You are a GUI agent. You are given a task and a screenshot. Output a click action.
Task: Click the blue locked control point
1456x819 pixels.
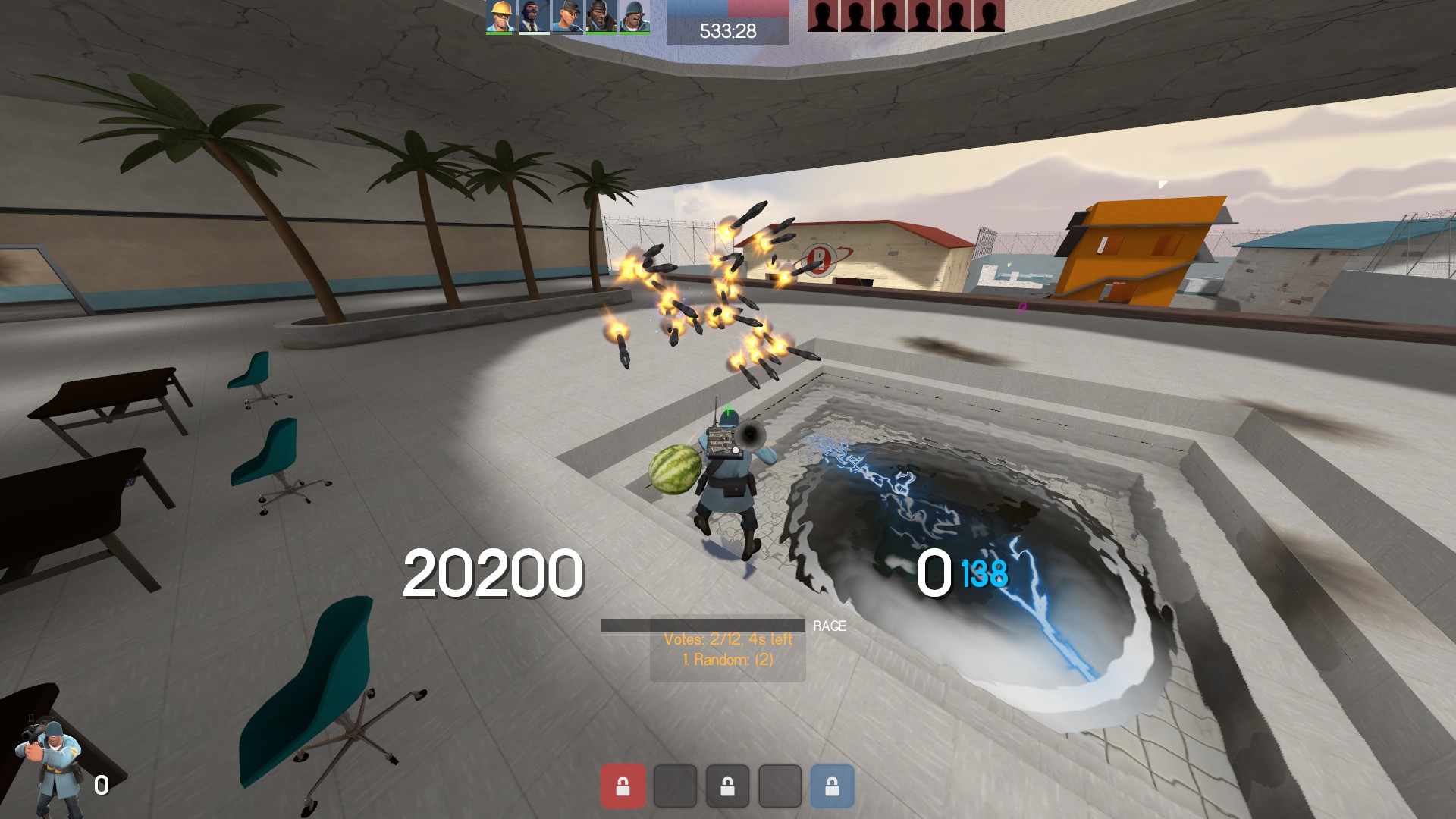tap(832, 786)
